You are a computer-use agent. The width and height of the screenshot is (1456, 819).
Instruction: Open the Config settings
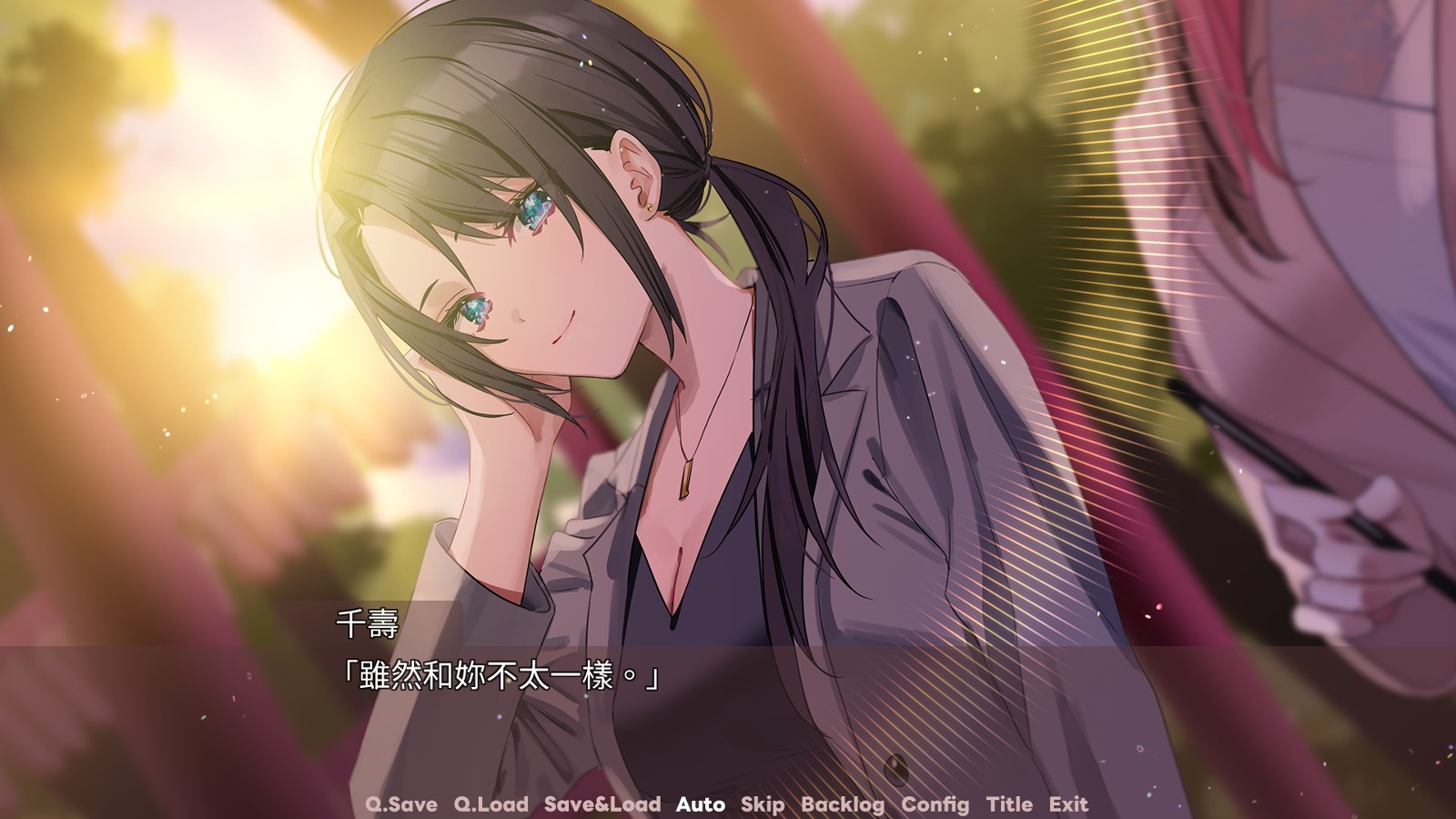[935, 804]
